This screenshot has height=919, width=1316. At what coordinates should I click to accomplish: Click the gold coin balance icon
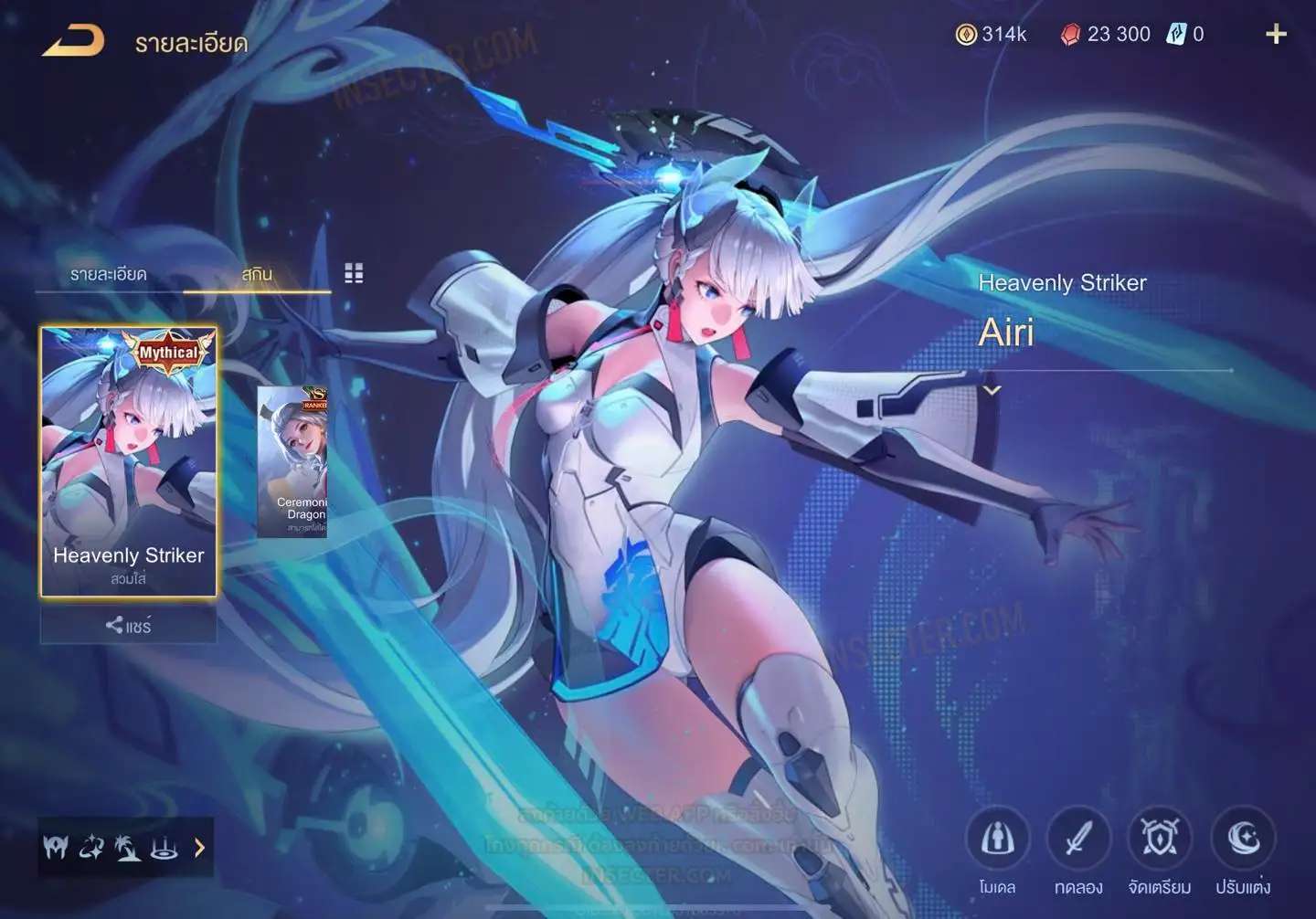point(966,35)
